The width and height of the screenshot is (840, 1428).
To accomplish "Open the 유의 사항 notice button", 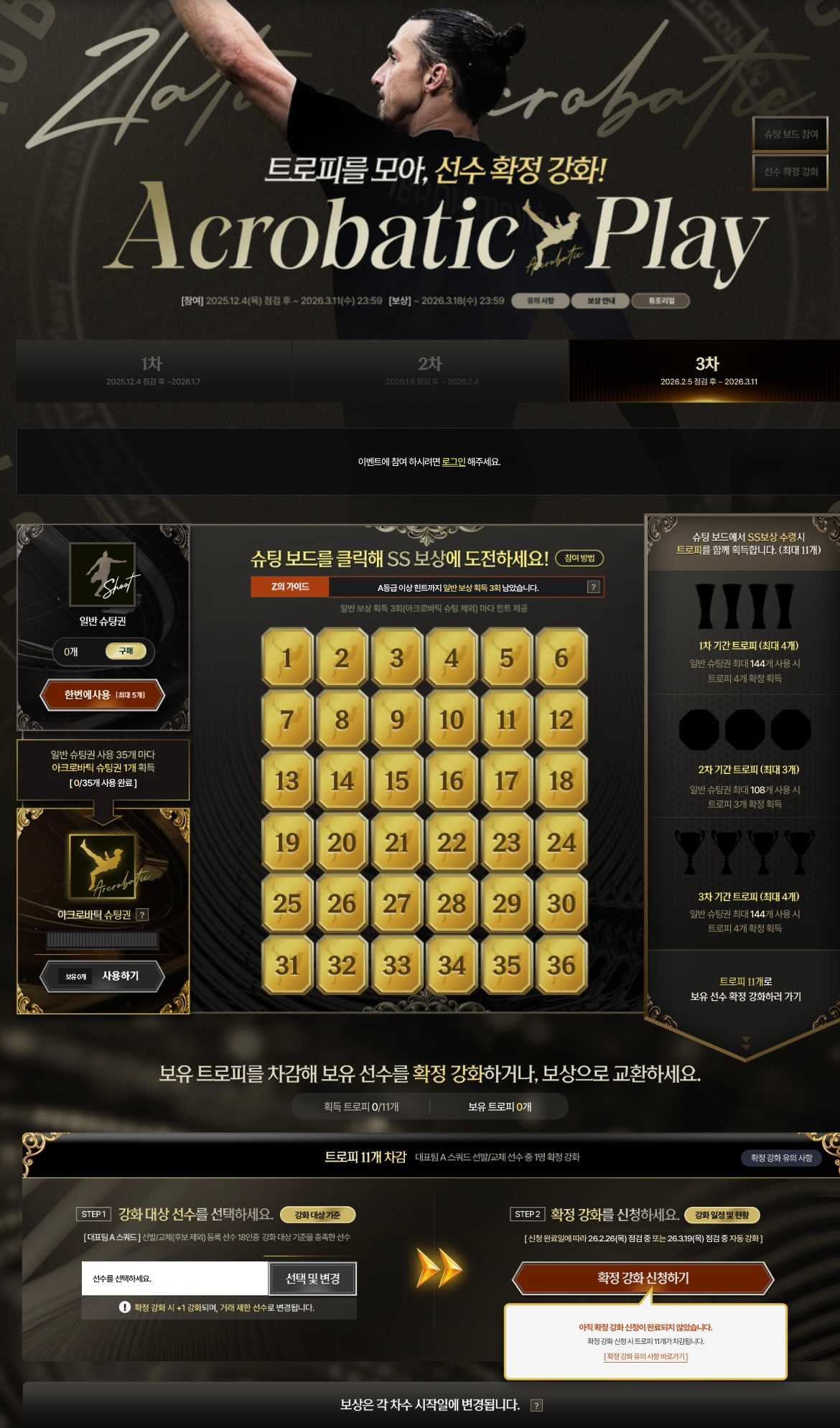I will click(x=540, y=301).
